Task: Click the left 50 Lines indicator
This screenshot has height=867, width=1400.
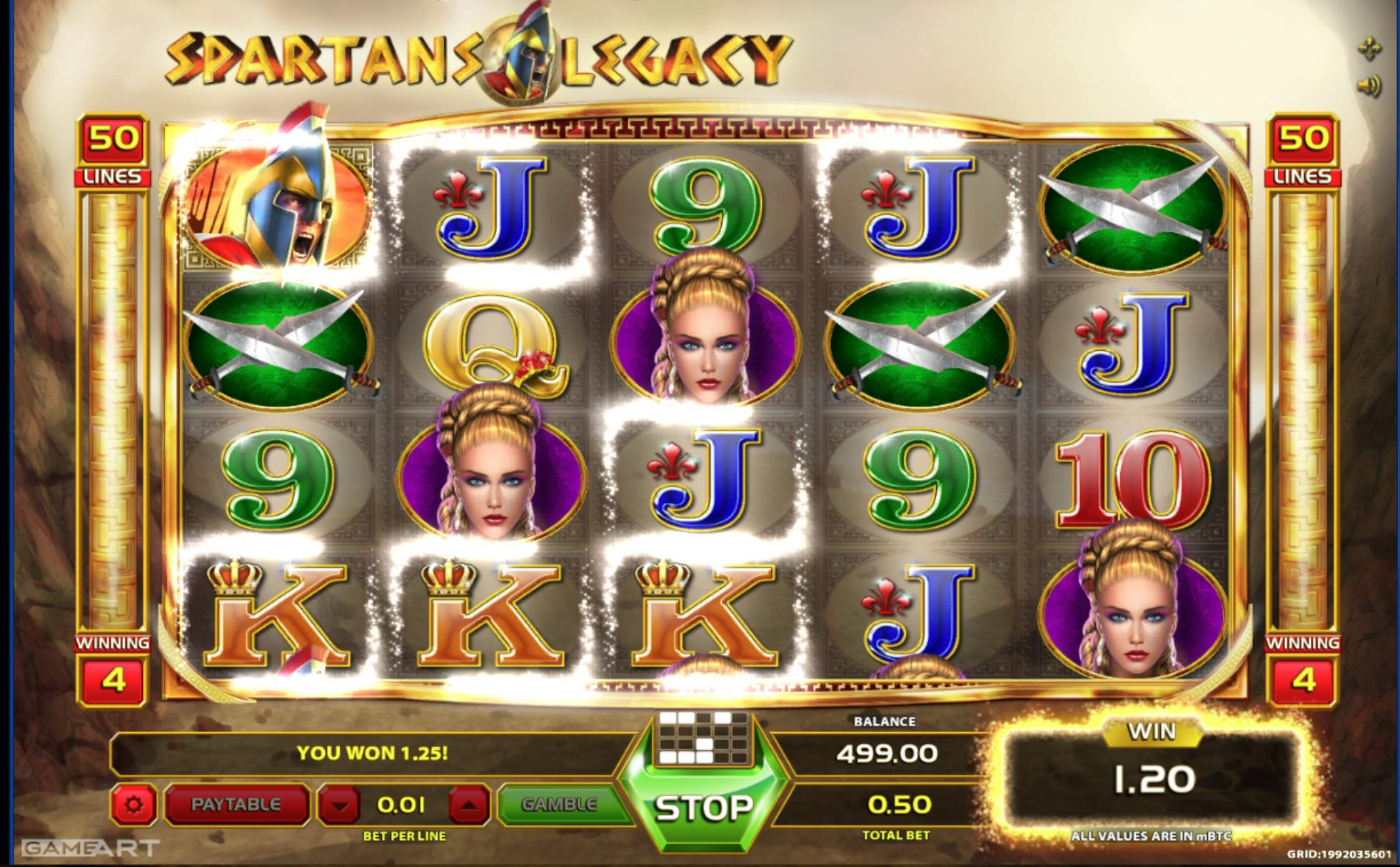Action: pyautogui.click(x=113, y=151)
